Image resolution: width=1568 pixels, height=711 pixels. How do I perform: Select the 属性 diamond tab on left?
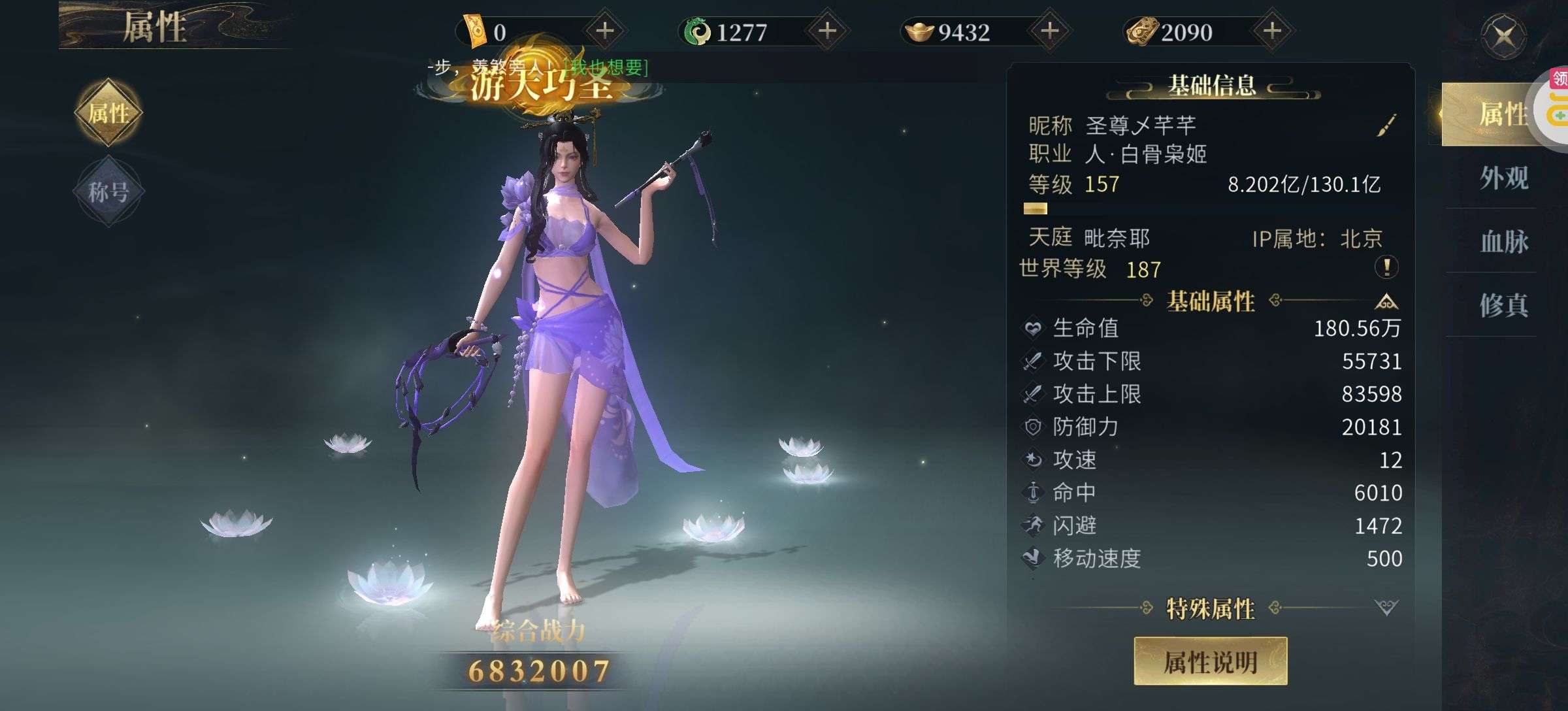pyautogui.click(x=108, y=113)
